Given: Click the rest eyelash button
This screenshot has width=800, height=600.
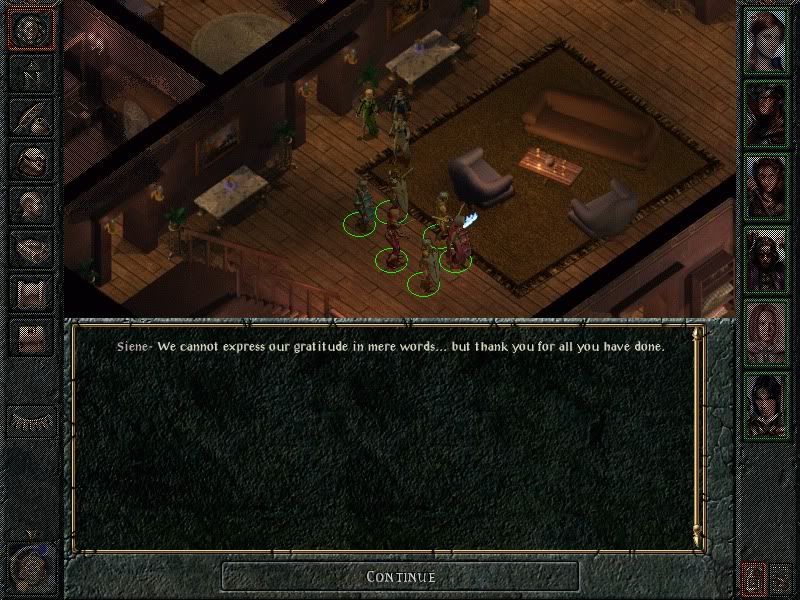Looking at the screenshot, I should [31, 420].
